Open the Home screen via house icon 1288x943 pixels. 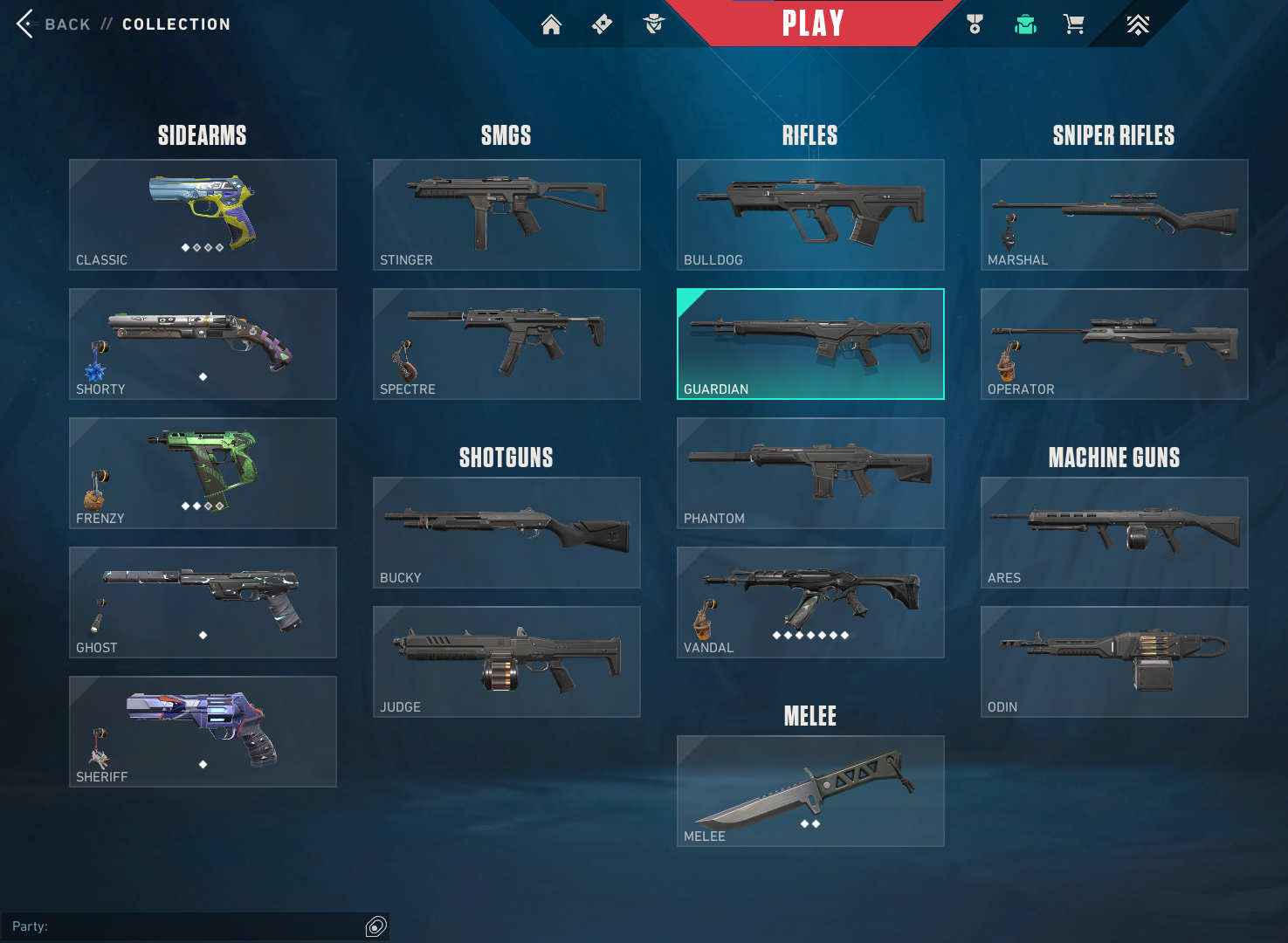pos(551,24)
